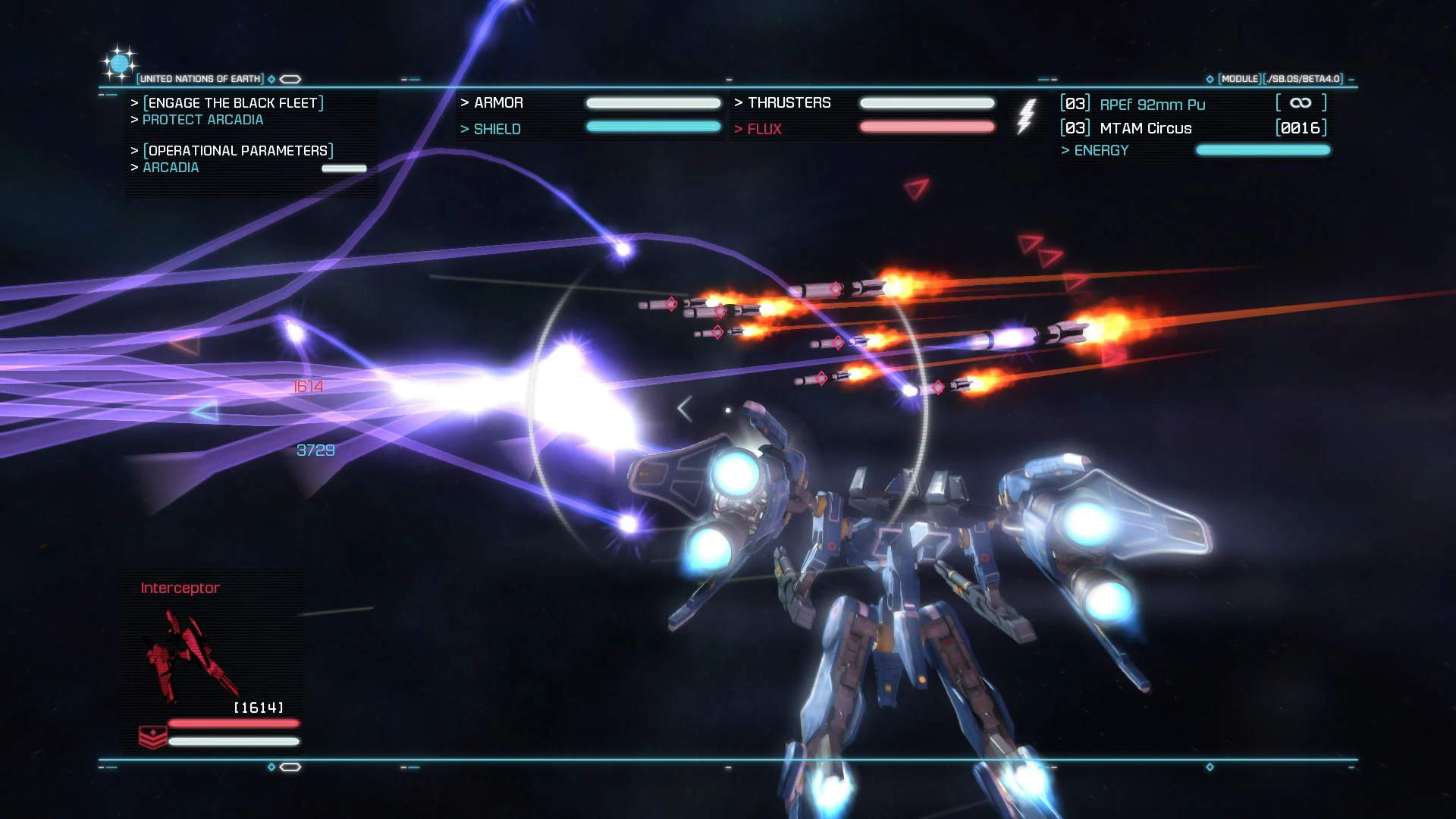
Task: Select the lightning boost icon
Action: (x=1028, y=115)
